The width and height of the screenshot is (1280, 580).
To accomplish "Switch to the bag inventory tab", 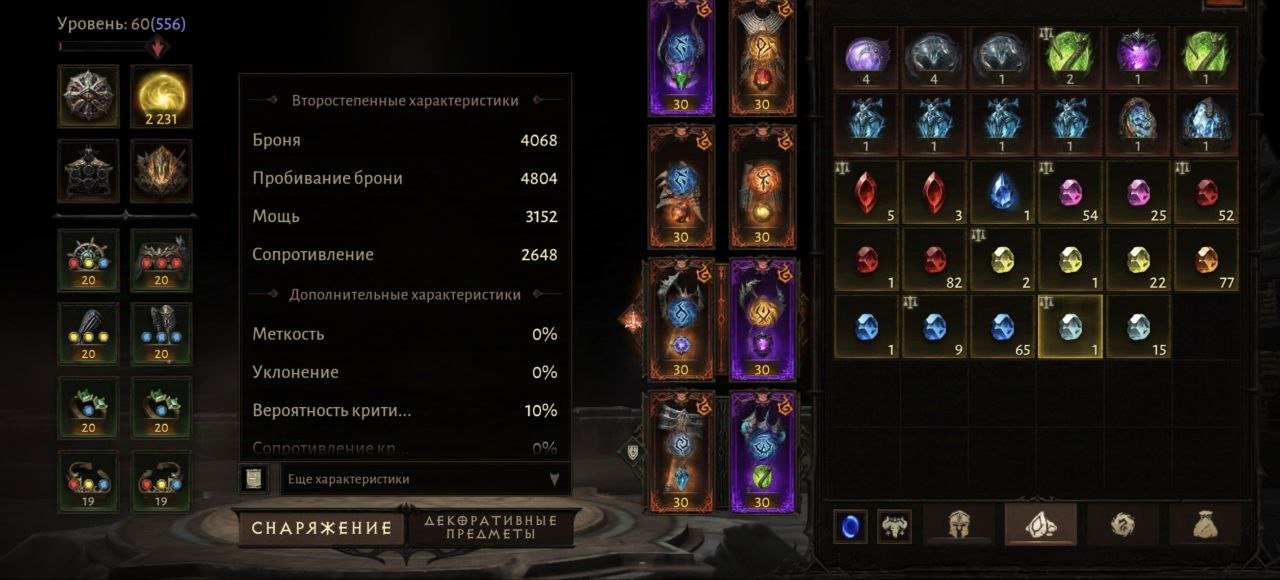I will click(1201, 525).
